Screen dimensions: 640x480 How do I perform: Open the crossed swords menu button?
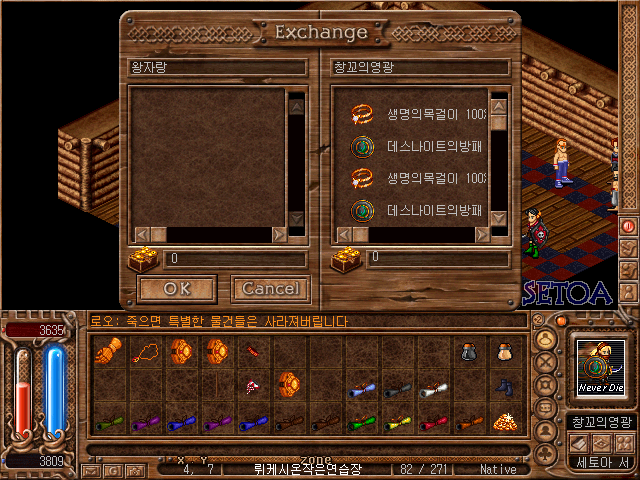coord(546,363)
